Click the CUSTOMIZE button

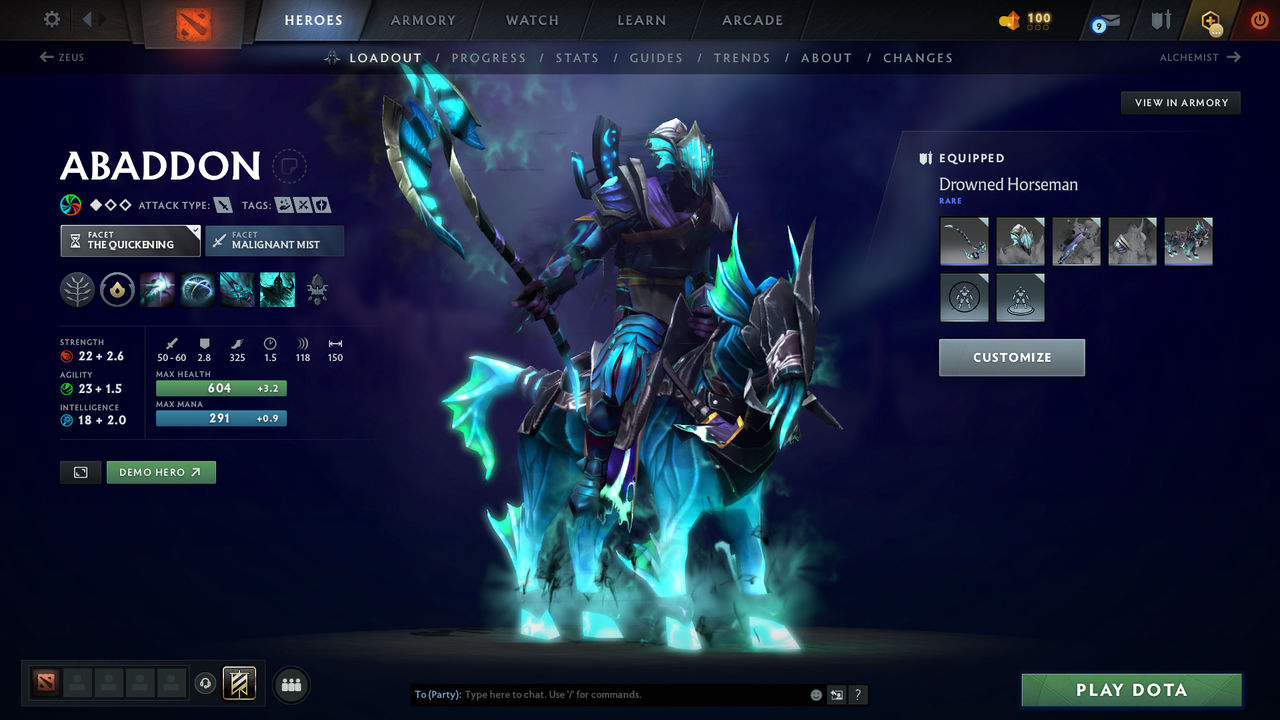pos(1011,357)
